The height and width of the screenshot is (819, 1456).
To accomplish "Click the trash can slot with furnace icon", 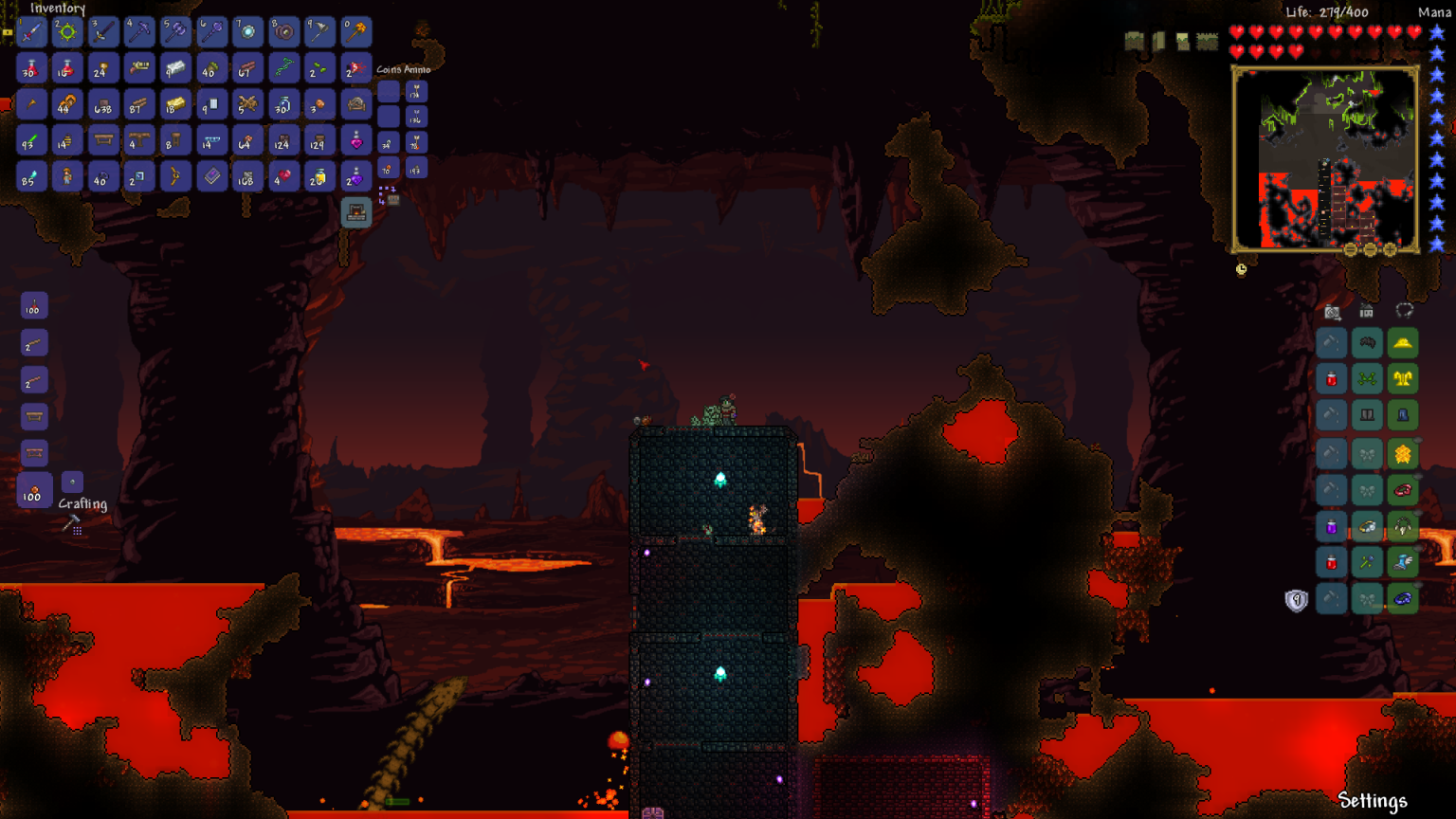I will pyautogui.click(x=356, y=212).
